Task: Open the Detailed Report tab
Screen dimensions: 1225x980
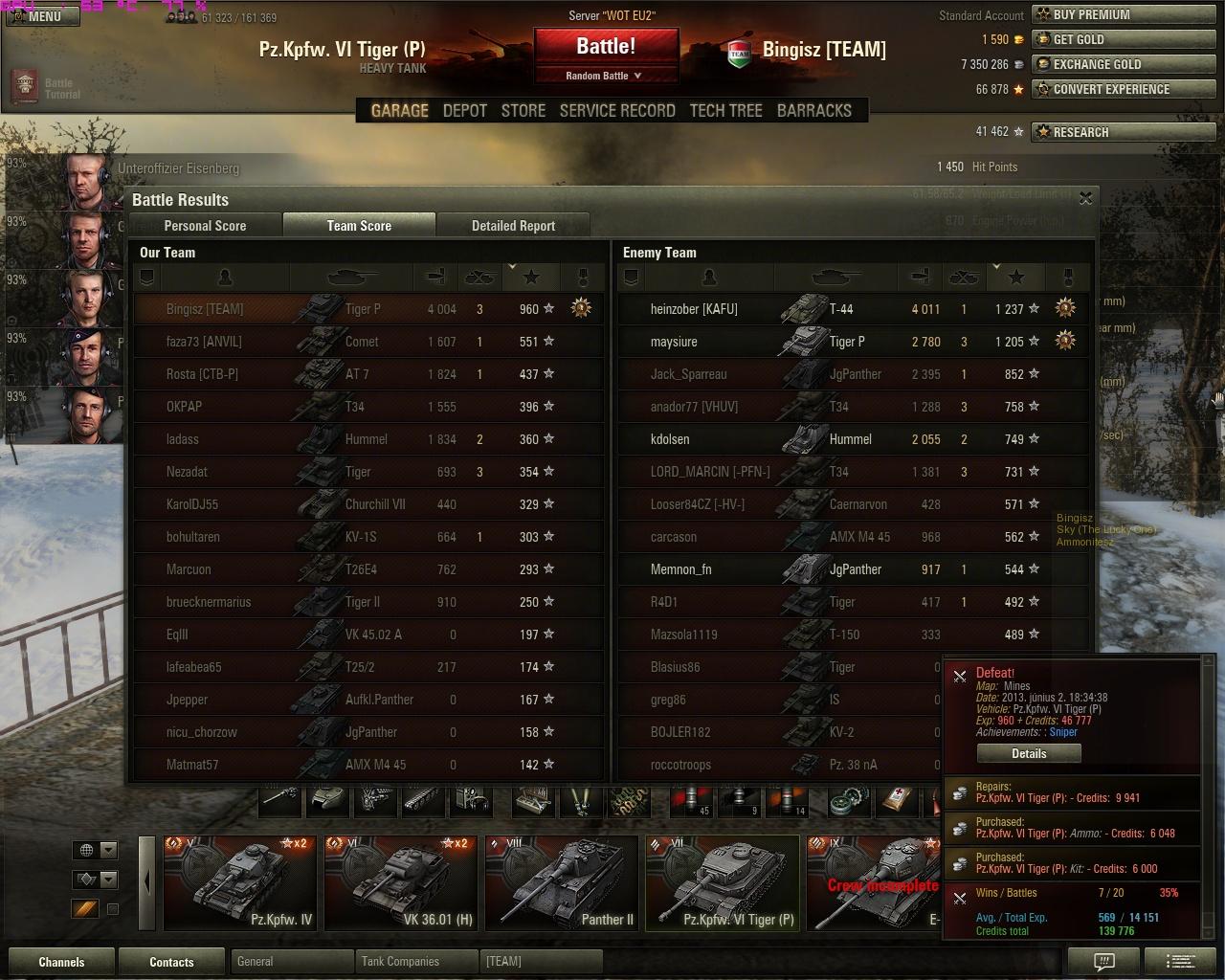Action: 513,226
